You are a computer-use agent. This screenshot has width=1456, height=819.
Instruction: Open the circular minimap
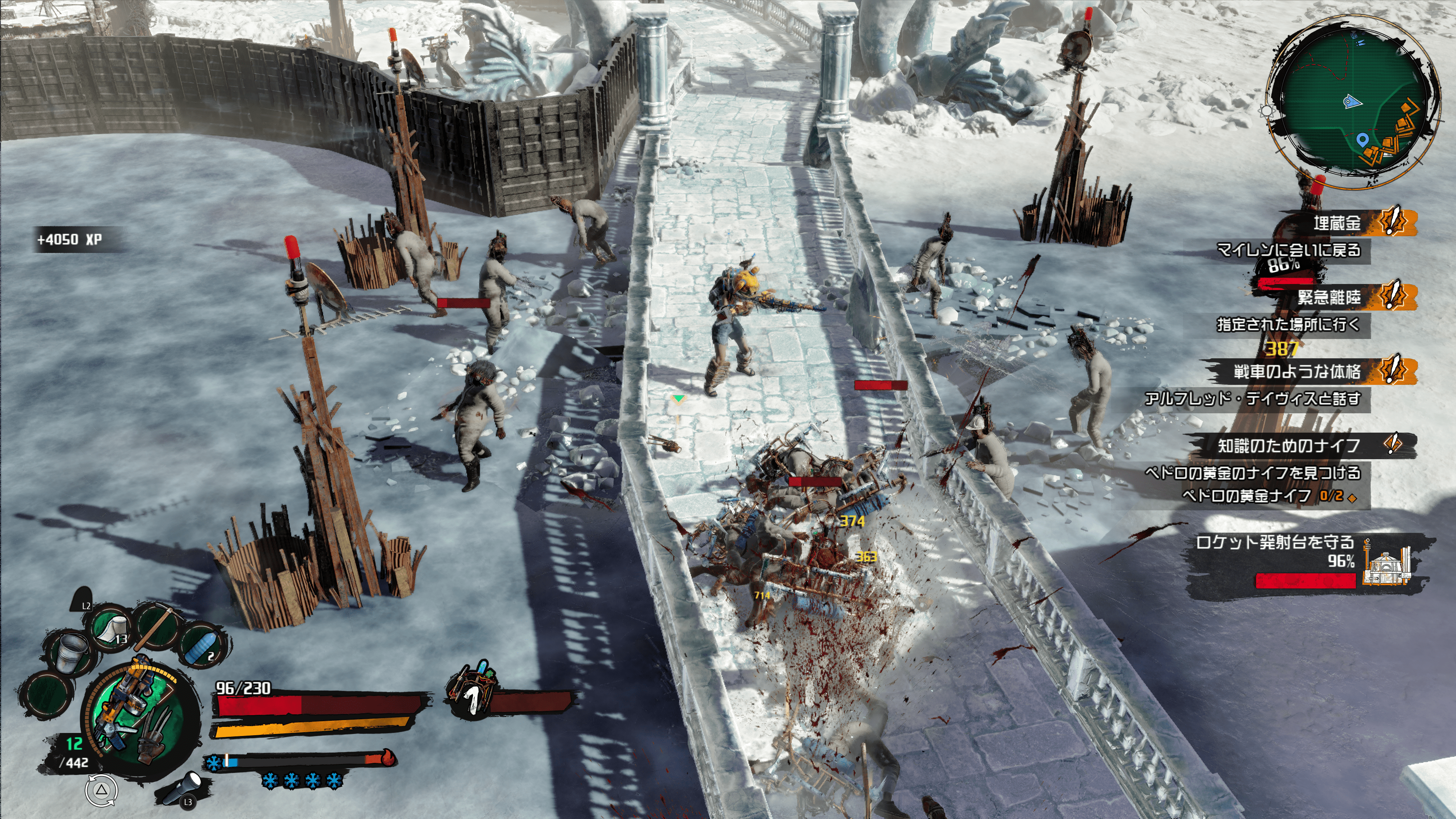coord(1353,102)
